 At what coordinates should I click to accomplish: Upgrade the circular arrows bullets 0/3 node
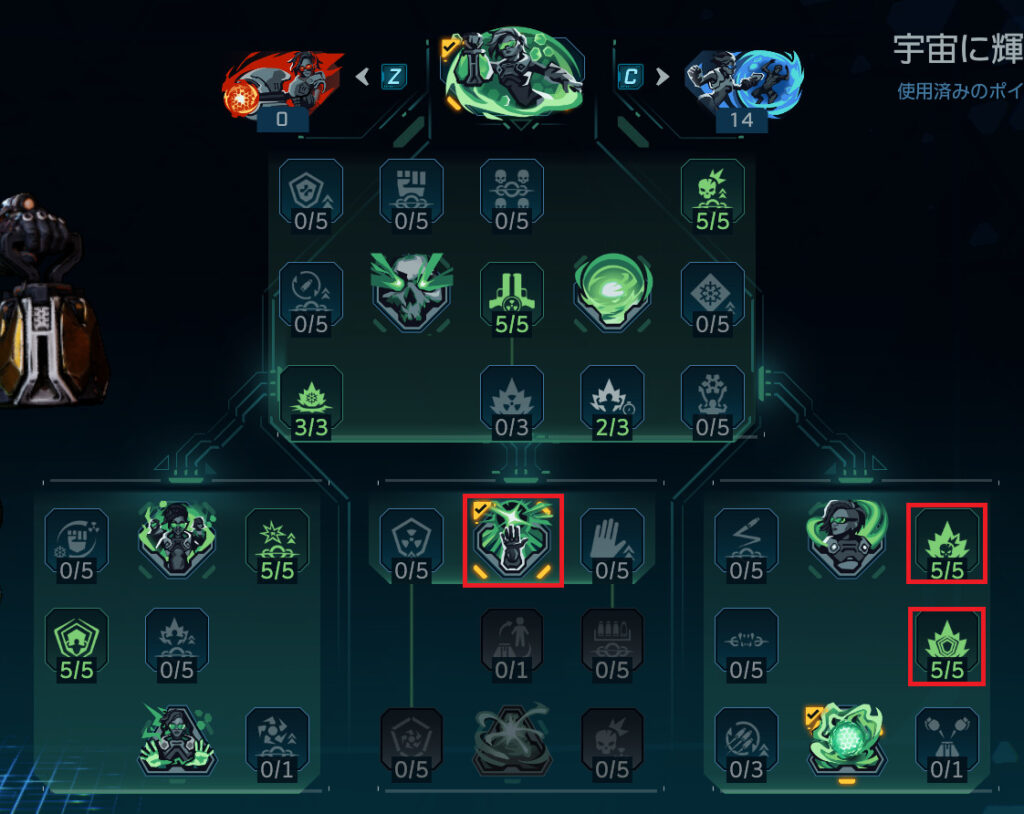(x=746, y=741)
